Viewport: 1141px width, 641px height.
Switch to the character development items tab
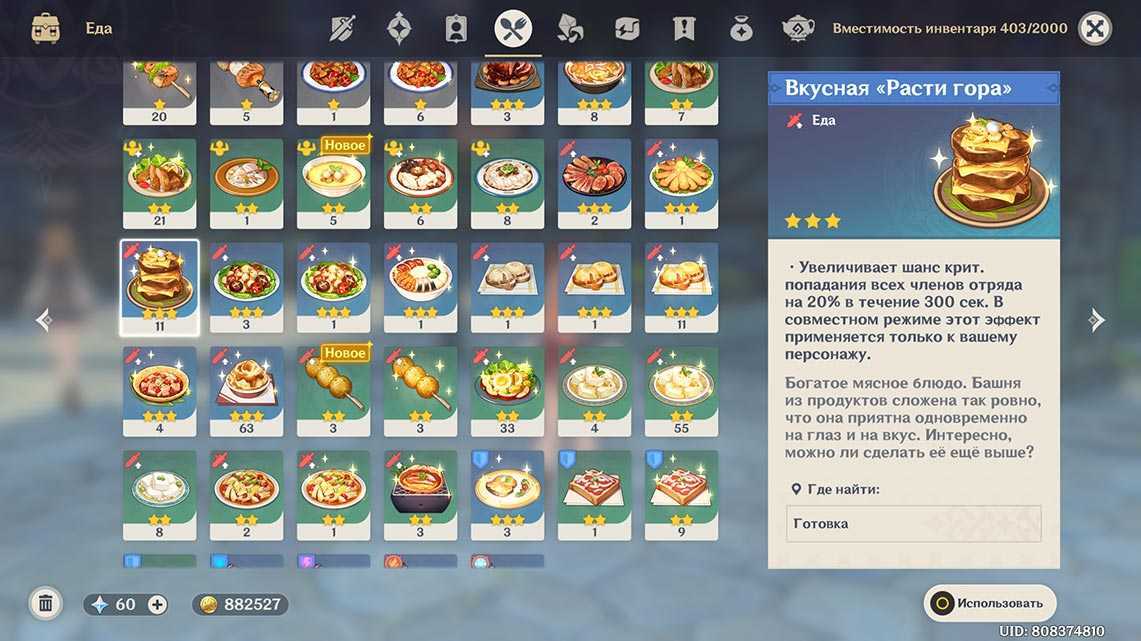click(456, 29)
